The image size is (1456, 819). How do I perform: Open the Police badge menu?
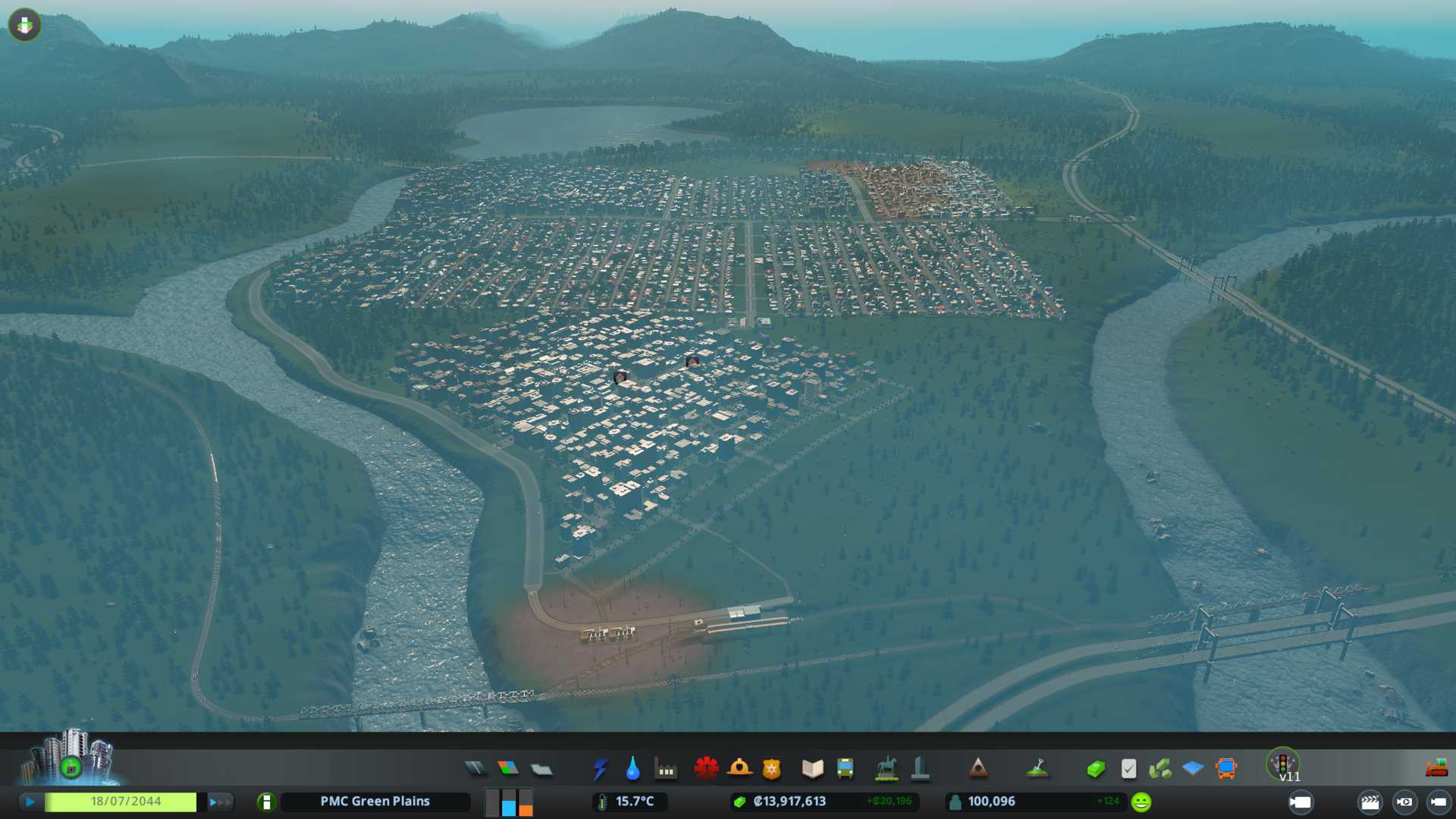click(x=772, y=769)
